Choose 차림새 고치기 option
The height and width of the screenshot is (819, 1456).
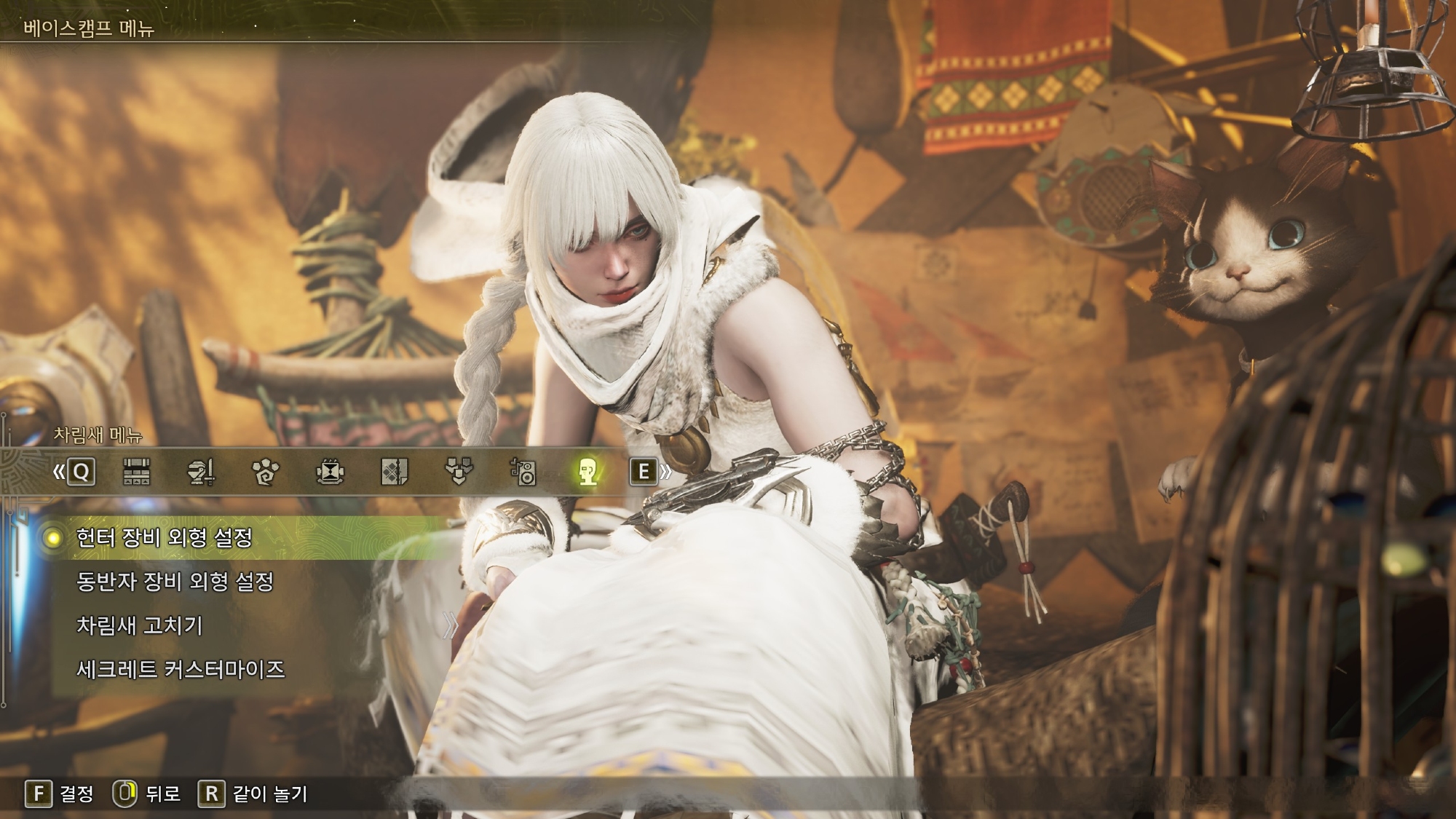[x=139, y=625]
